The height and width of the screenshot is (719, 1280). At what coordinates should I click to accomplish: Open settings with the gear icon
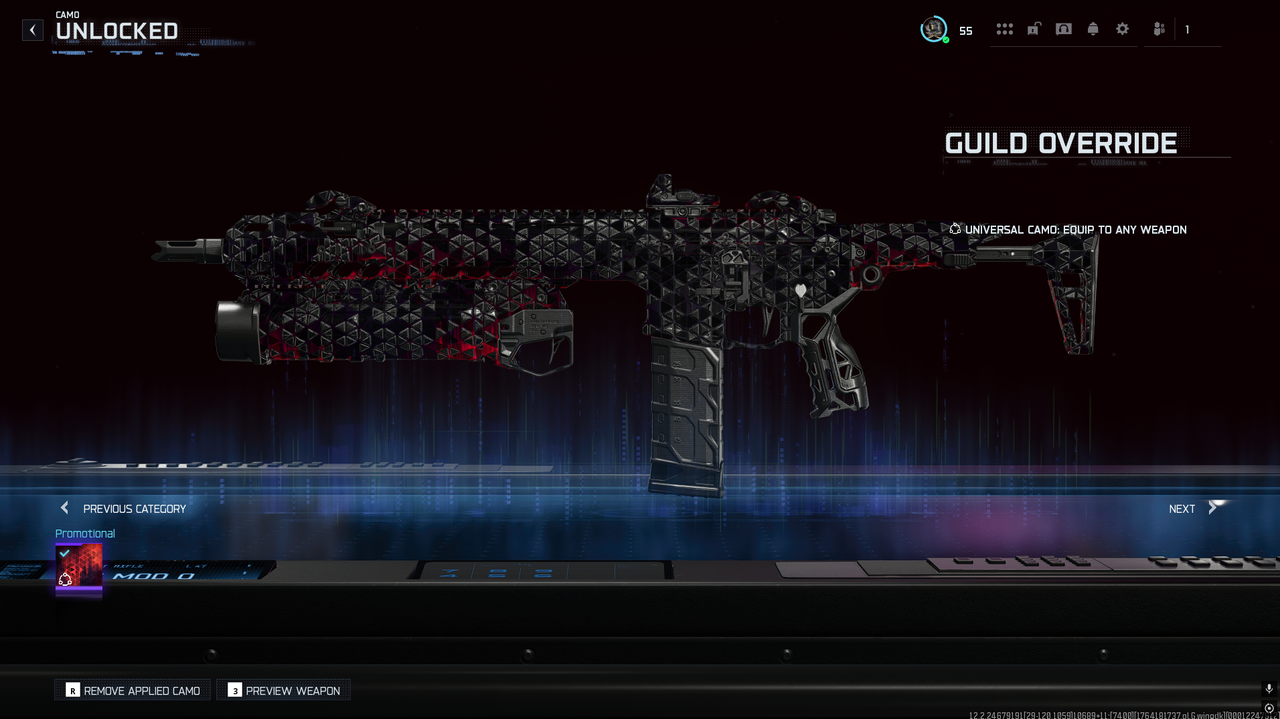pos(1122,29)
